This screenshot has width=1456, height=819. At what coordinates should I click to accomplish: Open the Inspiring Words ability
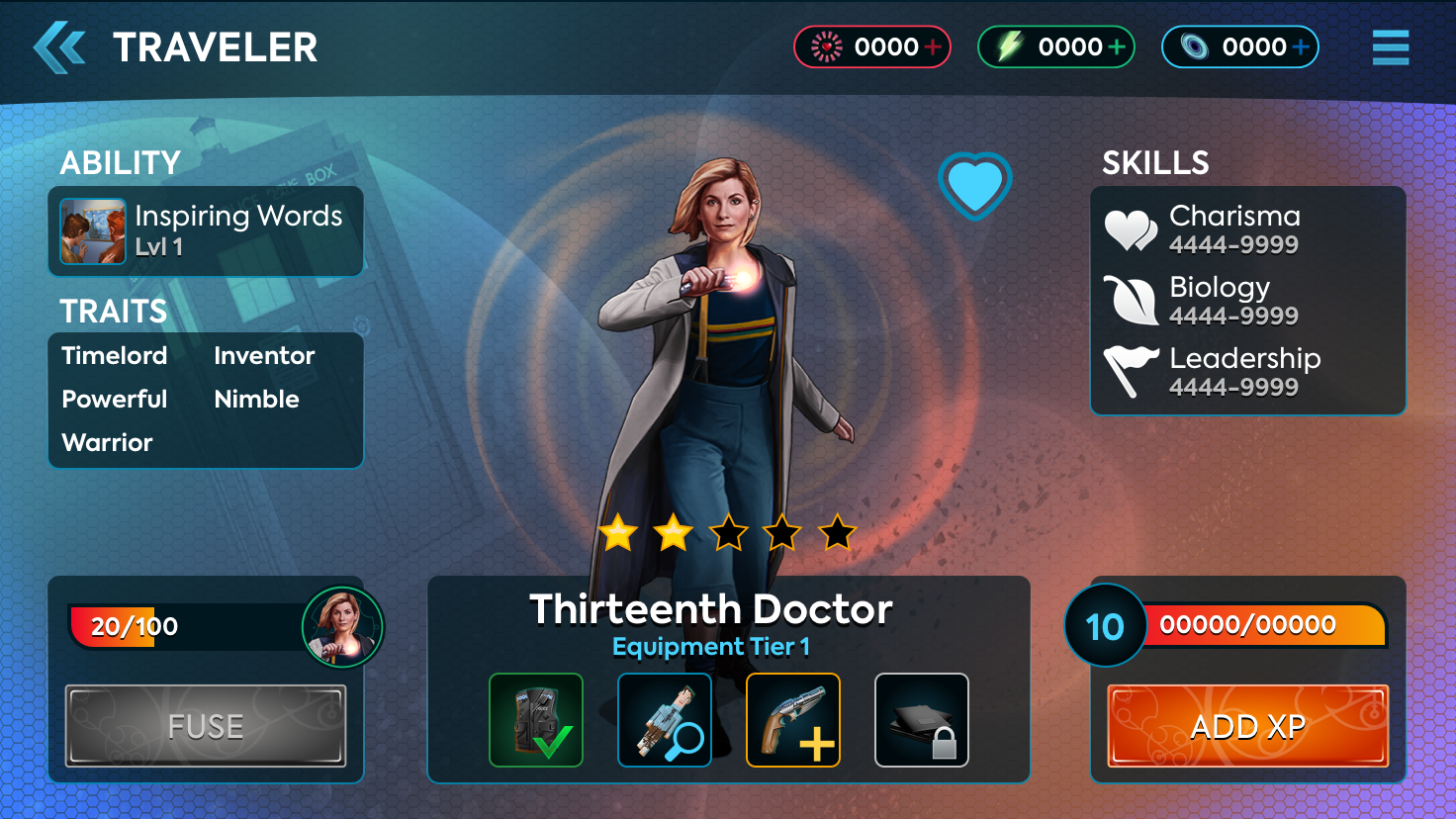coord(206,231)
